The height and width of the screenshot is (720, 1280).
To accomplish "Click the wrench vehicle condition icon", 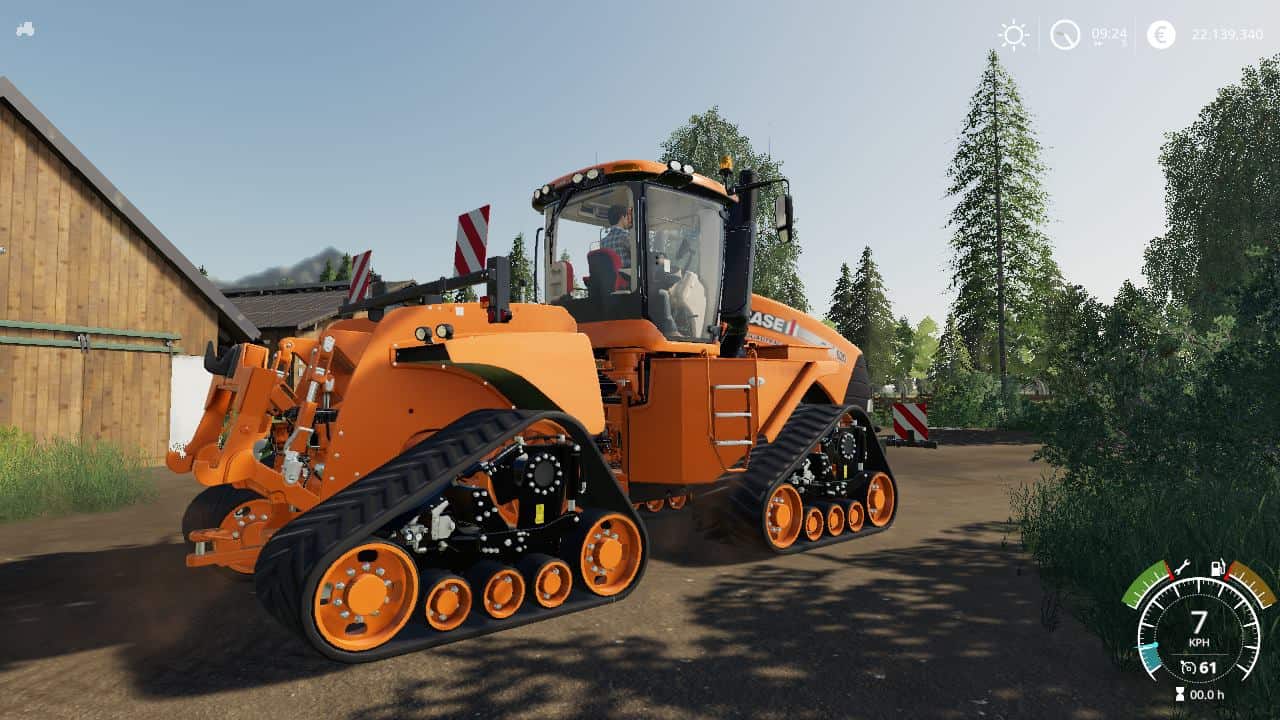I will pyautogui.click(x=1182, y=567).
